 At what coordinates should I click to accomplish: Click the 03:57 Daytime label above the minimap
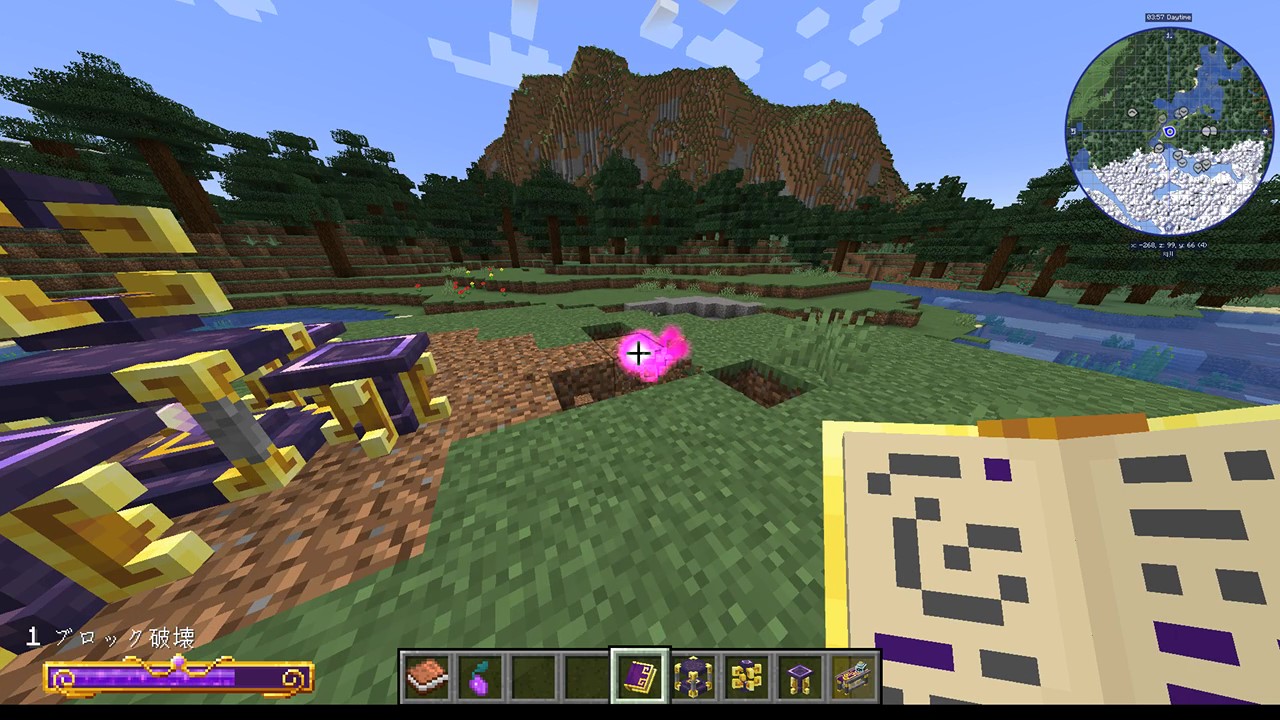(1168, 16)
